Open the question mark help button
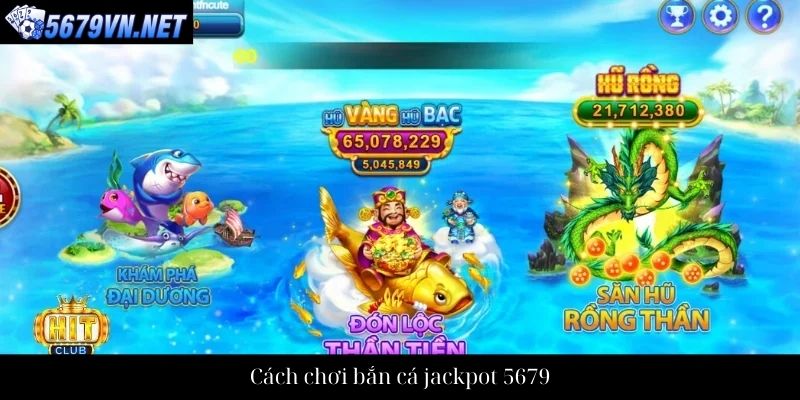This screenshot has height=400, width=800. click(764, 15)
